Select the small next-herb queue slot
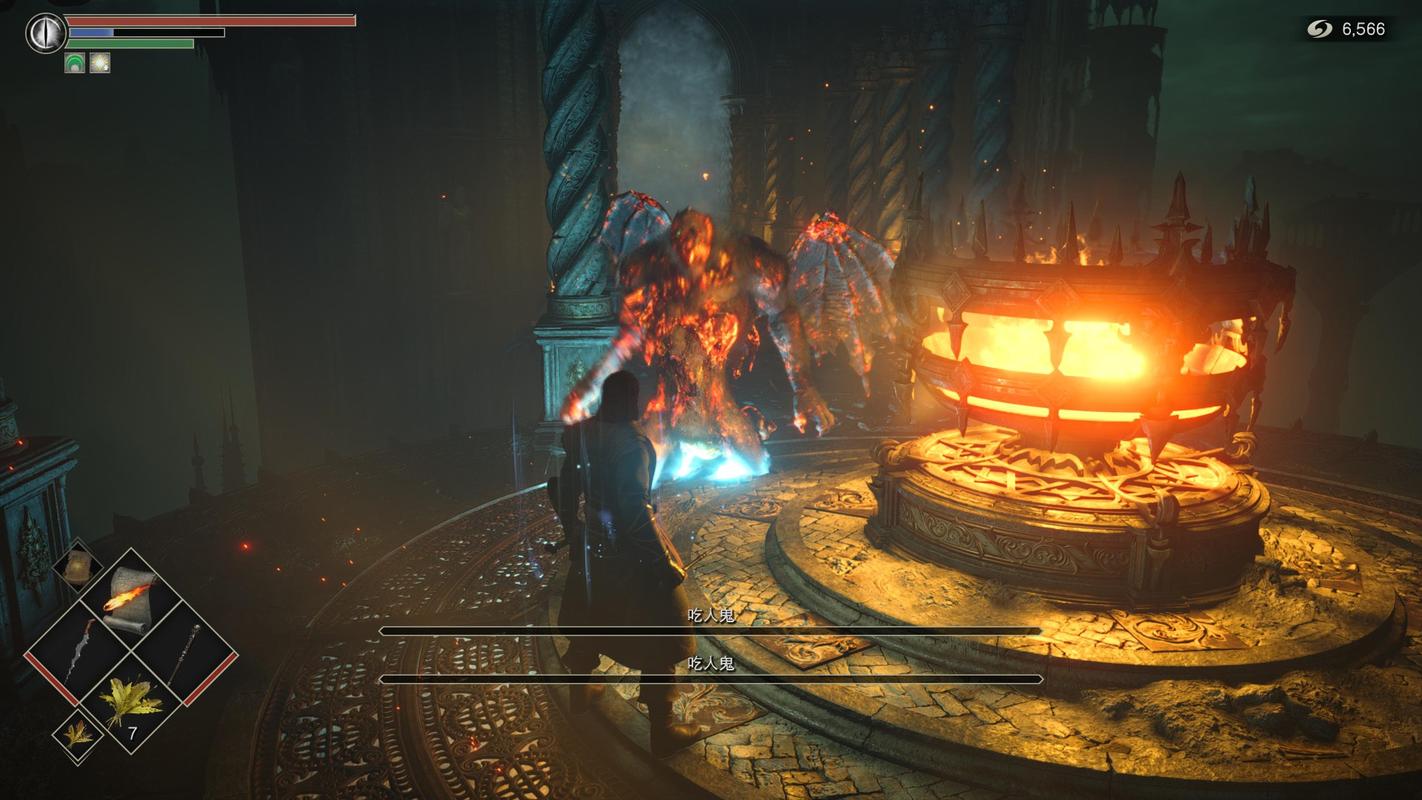 pyautogui.click(x=77, y=734)
